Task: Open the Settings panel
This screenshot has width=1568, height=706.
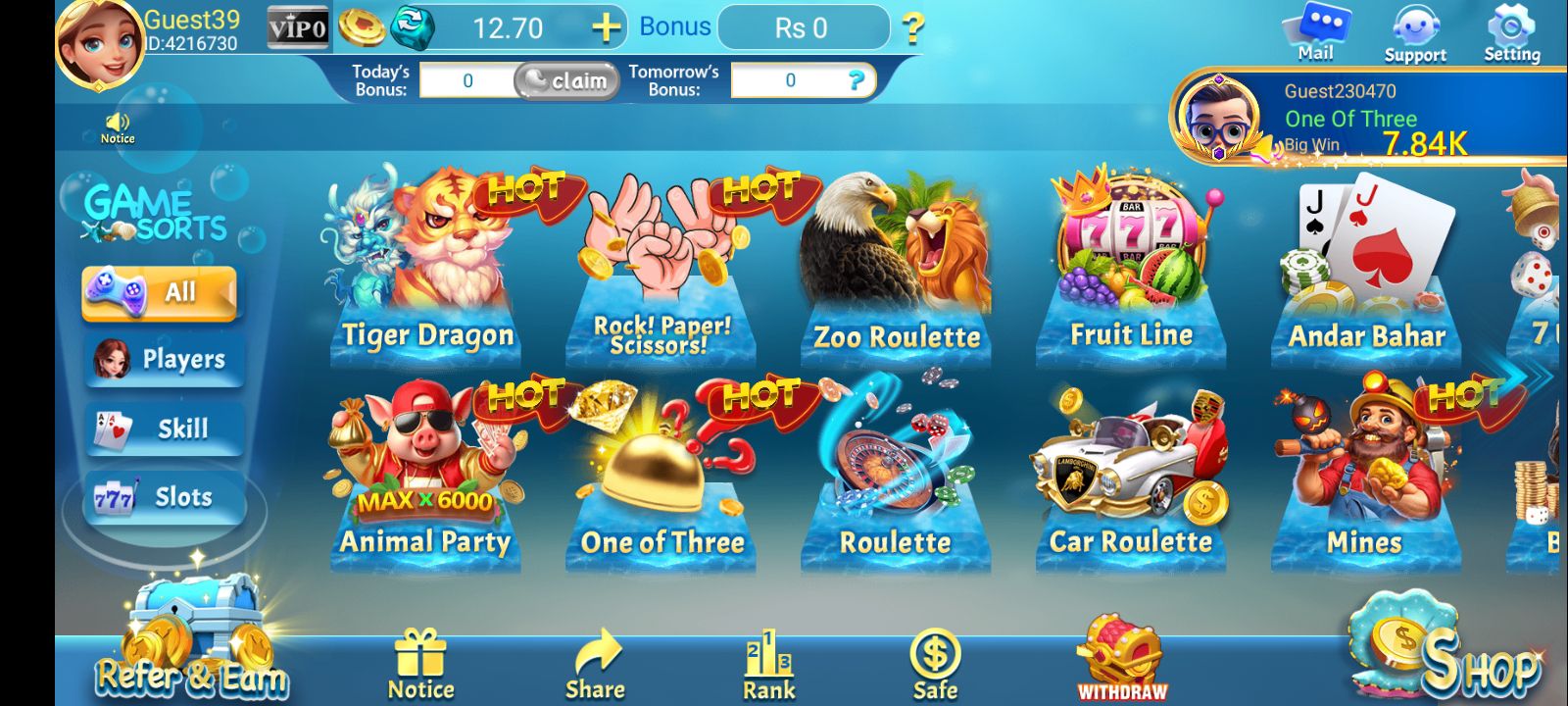Action: [1510, 27]
